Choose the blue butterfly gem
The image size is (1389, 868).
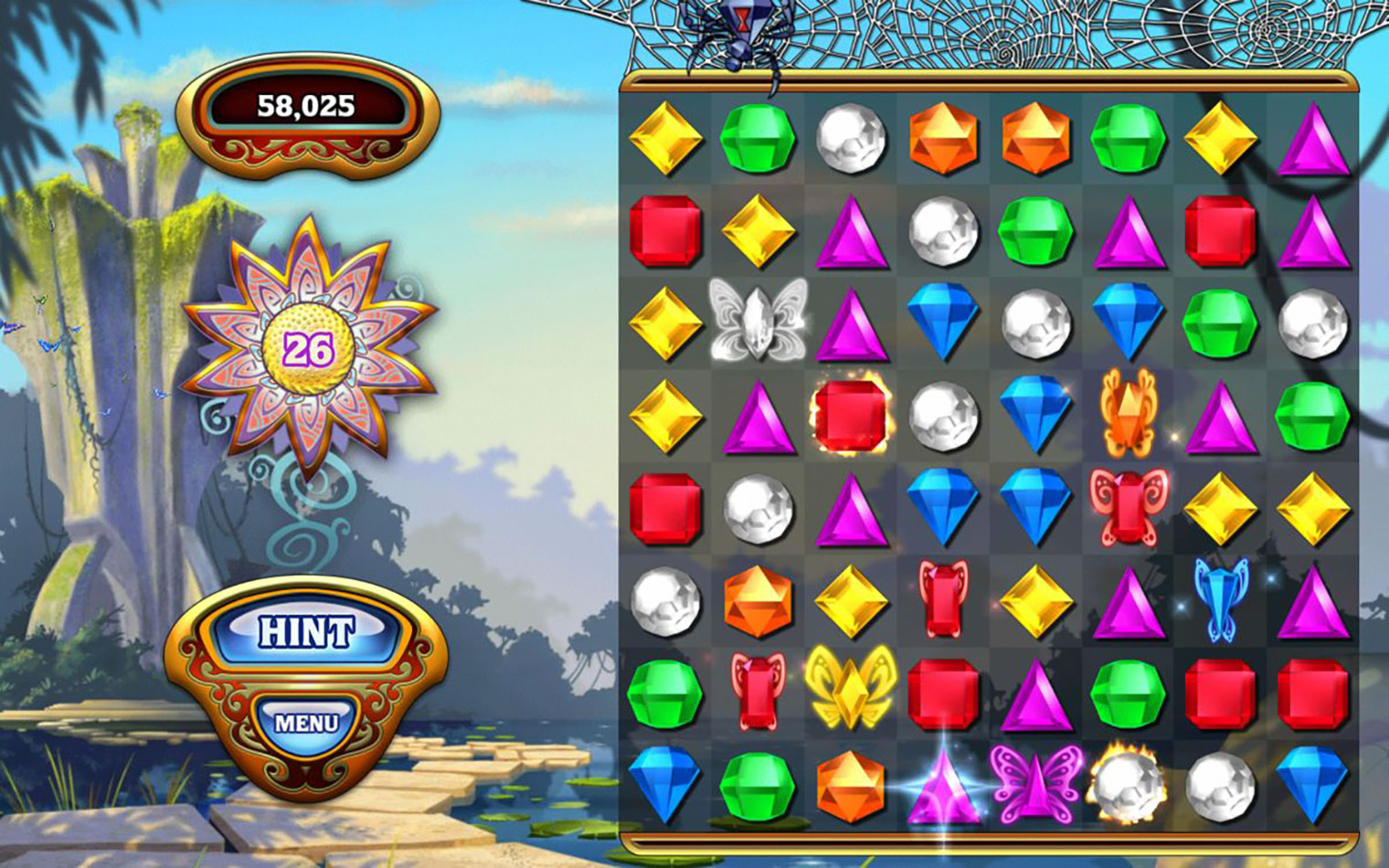(1221, 598)
